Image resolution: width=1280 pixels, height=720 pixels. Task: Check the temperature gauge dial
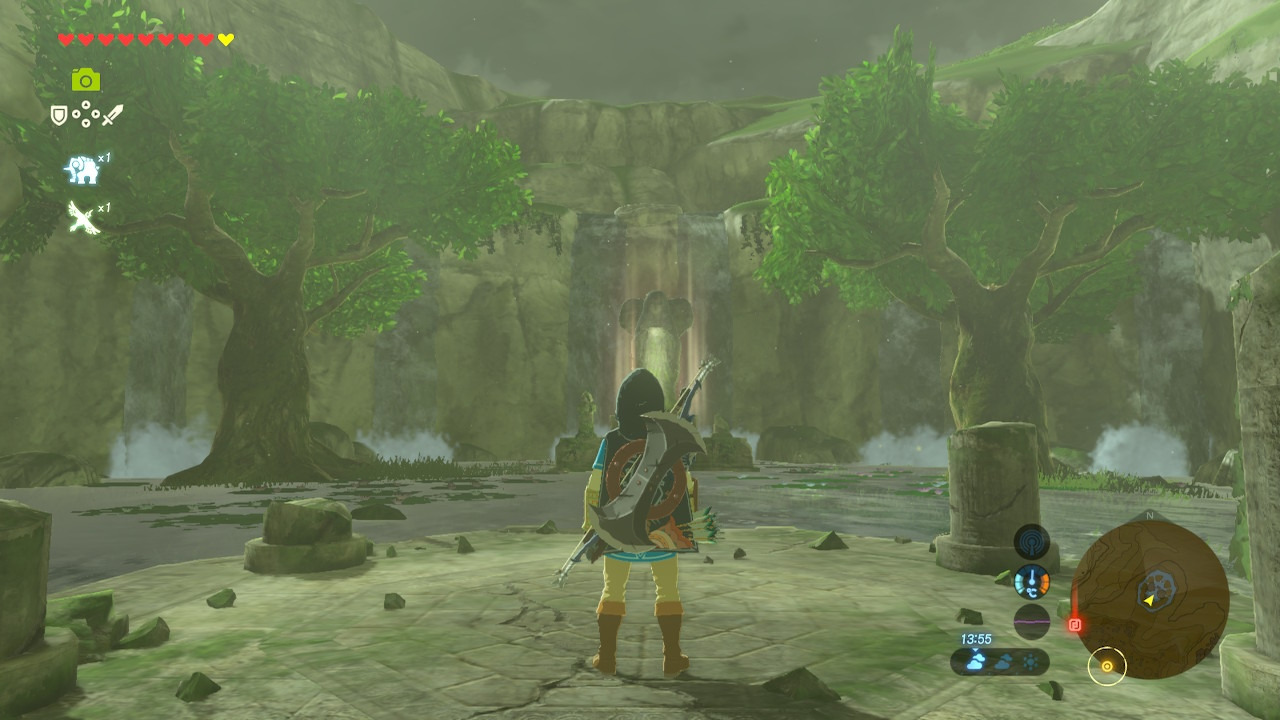pos(1032,582)
